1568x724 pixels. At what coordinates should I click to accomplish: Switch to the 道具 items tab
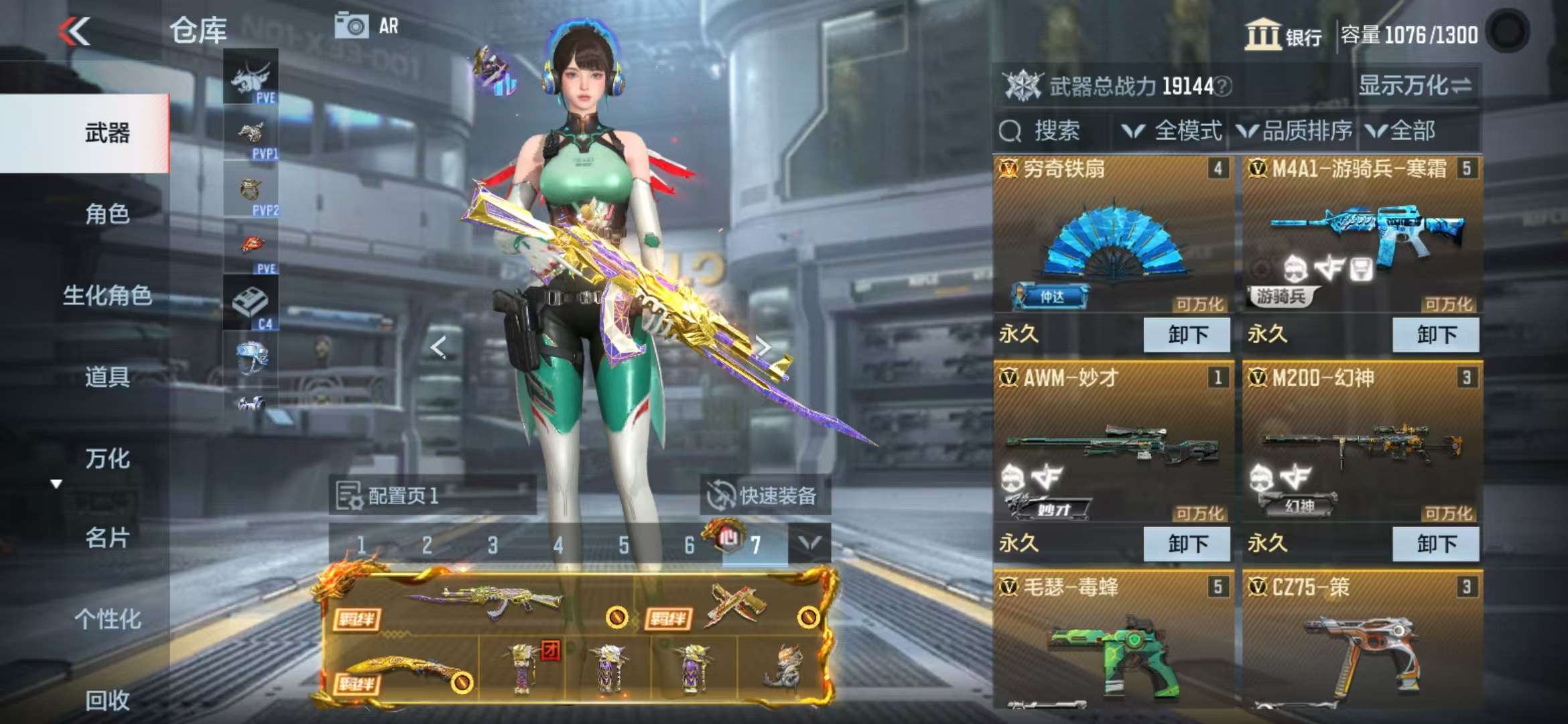(106, 377)
